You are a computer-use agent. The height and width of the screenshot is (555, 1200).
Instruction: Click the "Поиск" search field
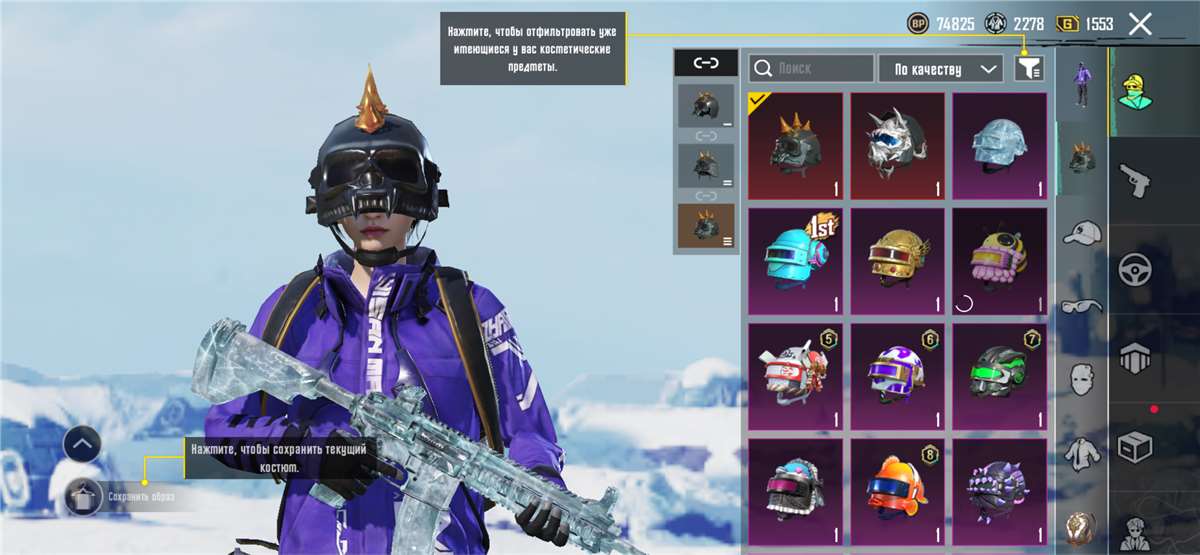click(x=811, y=68)
